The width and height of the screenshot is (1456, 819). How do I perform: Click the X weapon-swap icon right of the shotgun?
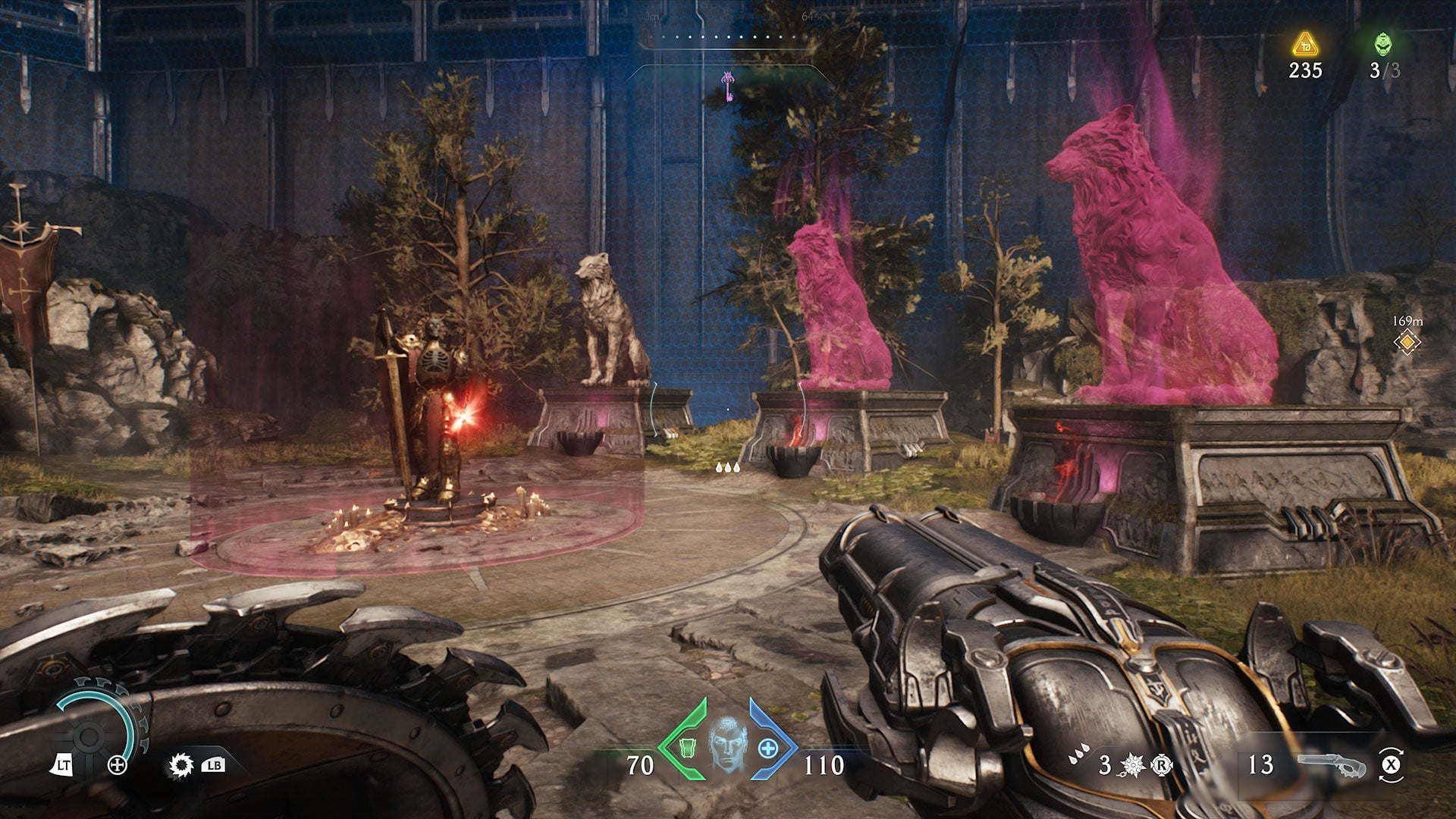pyautogui.click(x=1391, y=764)
